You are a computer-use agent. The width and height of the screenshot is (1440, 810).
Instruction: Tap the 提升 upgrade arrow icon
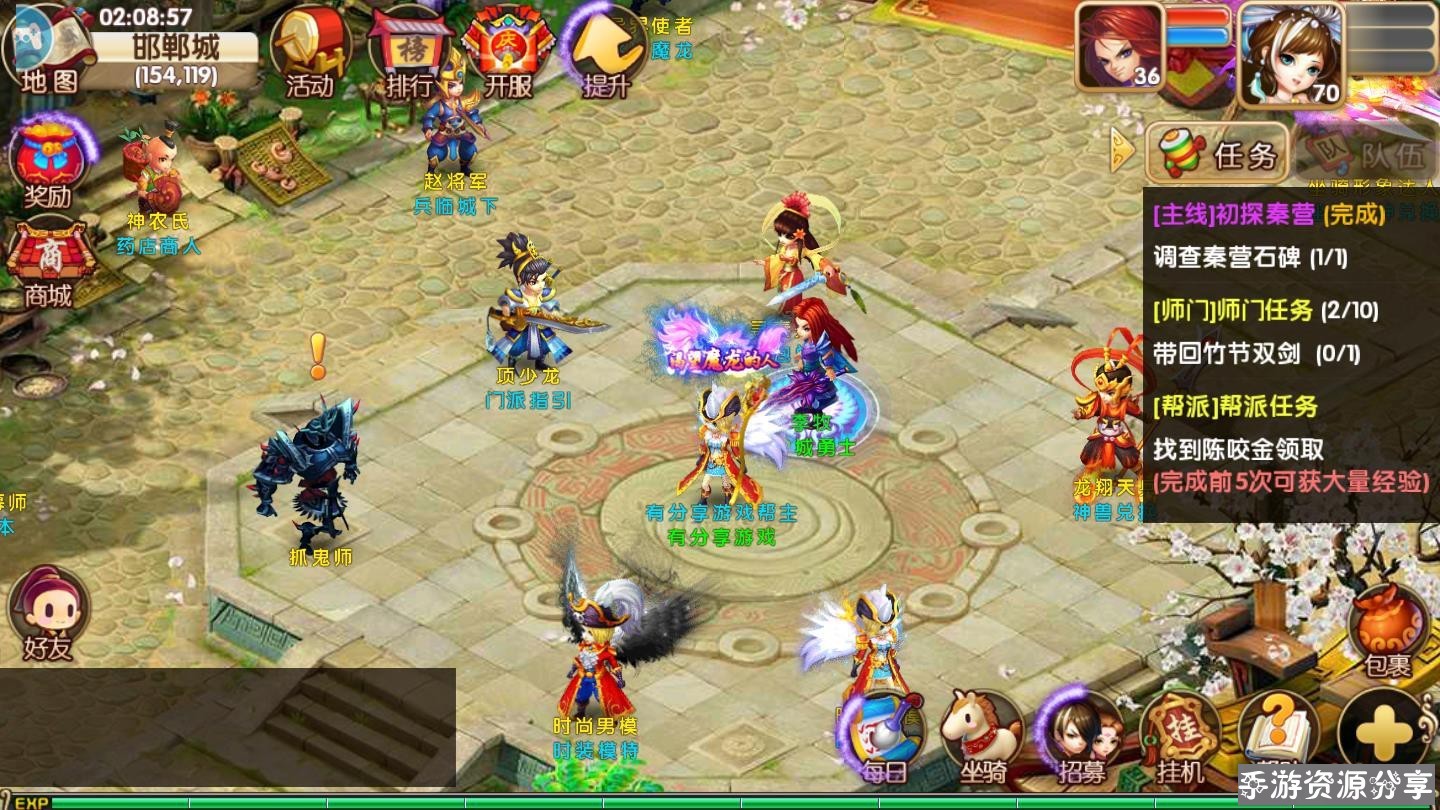click(x=607, y=52)
